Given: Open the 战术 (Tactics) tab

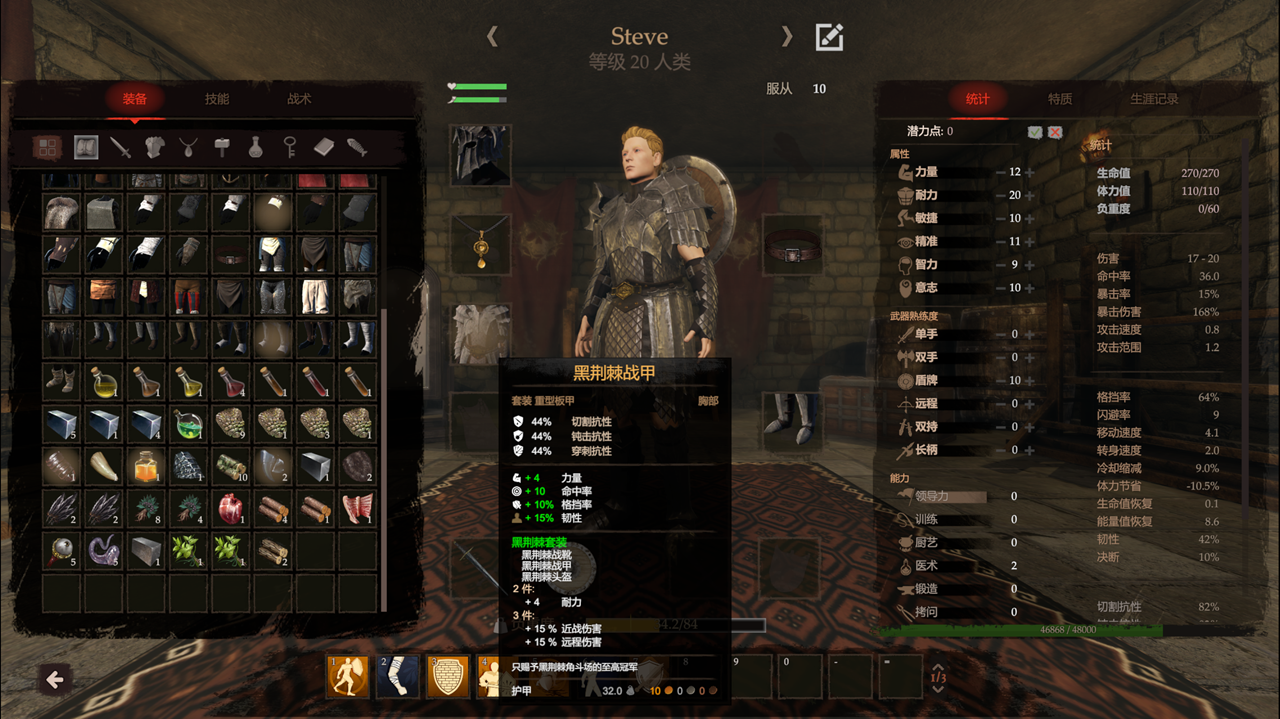Looking at the screenshot, I should click(299, 99).
